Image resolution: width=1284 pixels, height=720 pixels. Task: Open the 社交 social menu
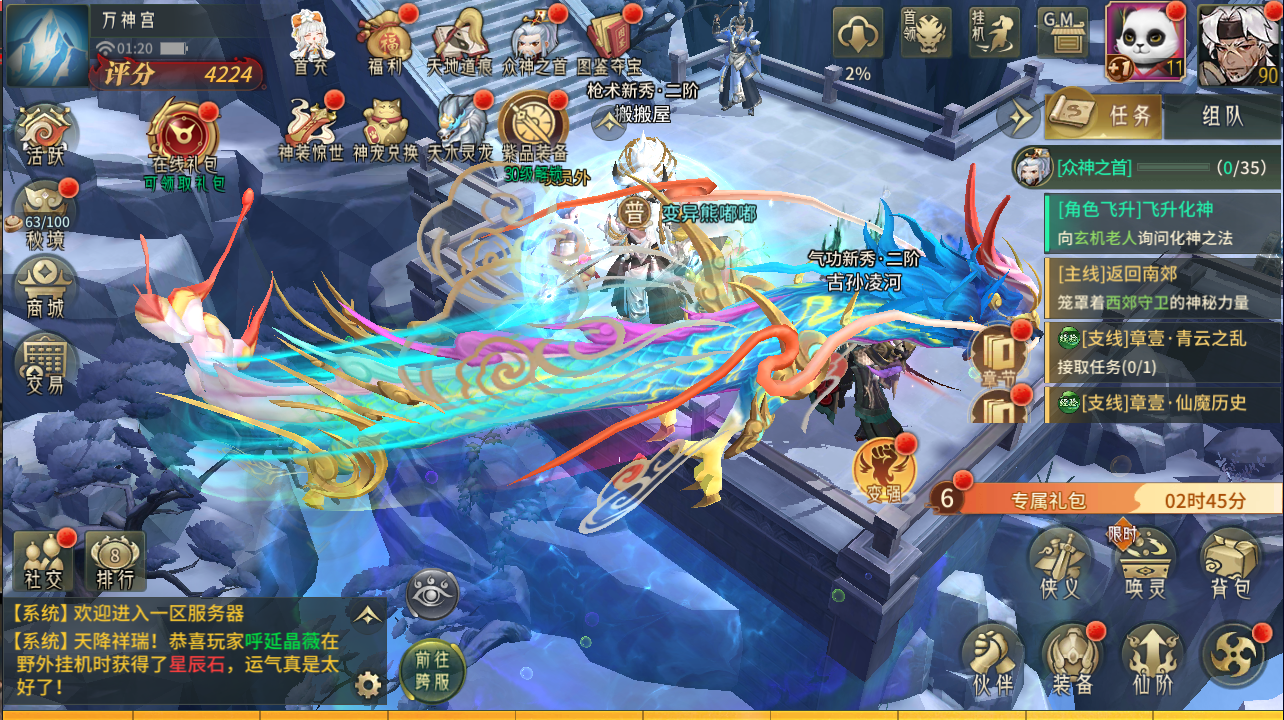coord(43,560)
